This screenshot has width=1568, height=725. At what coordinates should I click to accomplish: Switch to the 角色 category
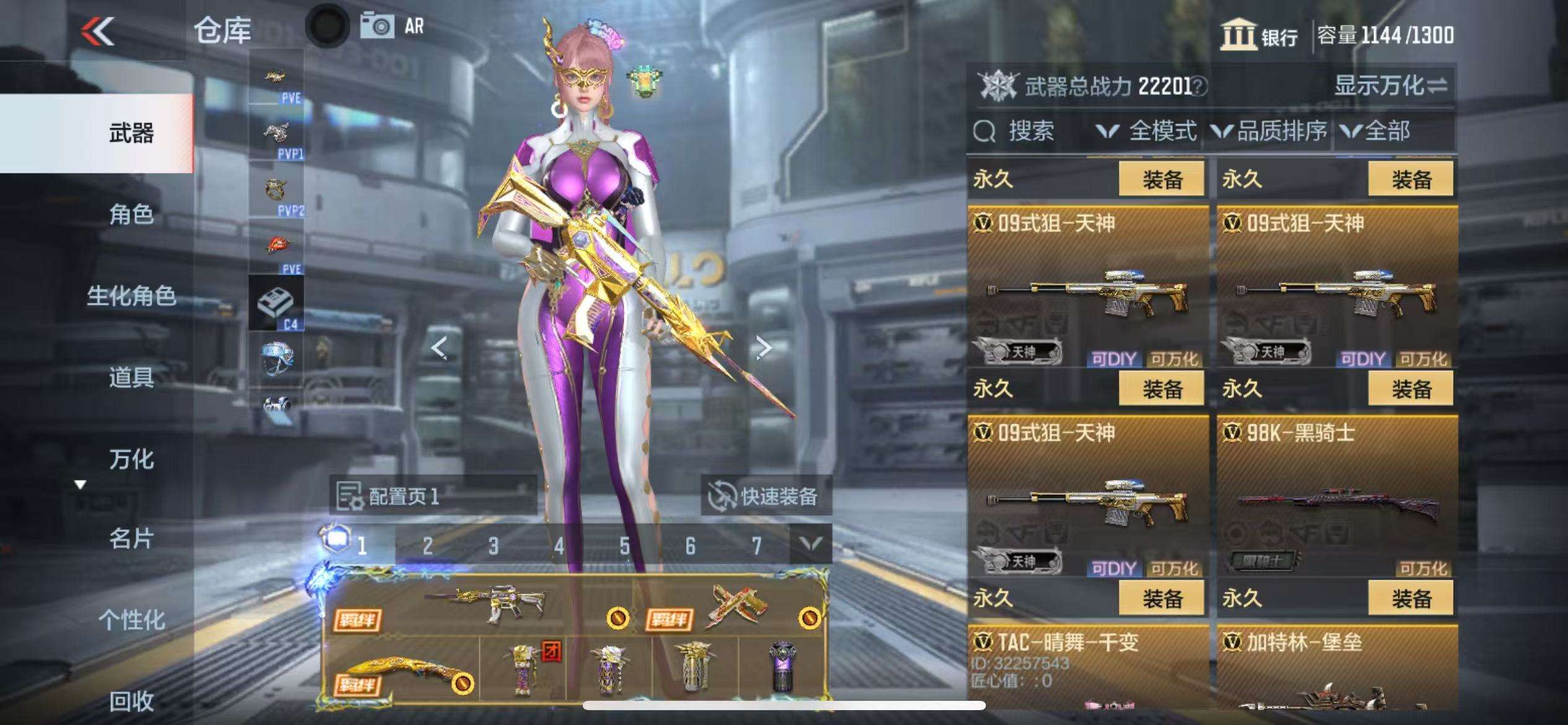(x=131, y=214)
